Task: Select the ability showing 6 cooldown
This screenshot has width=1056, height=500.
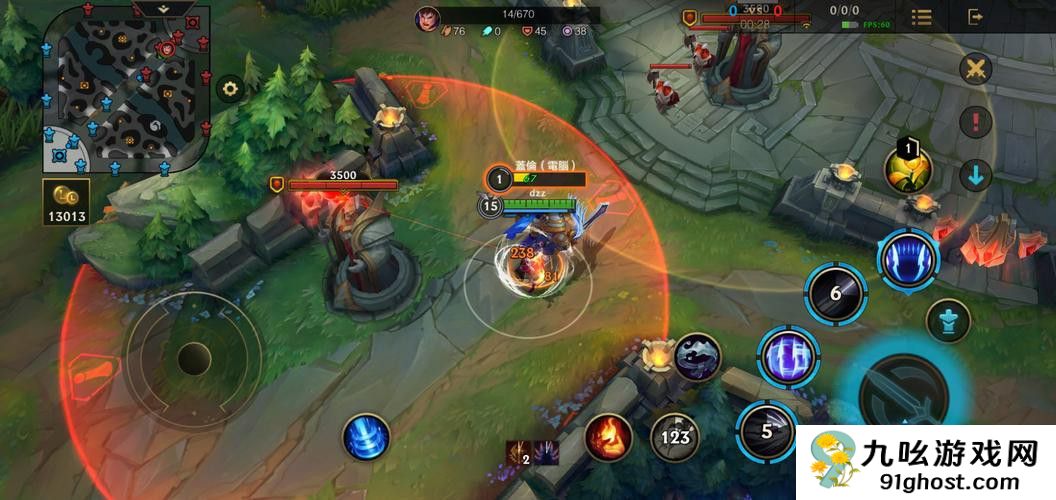Action: [x=836, y=293]
